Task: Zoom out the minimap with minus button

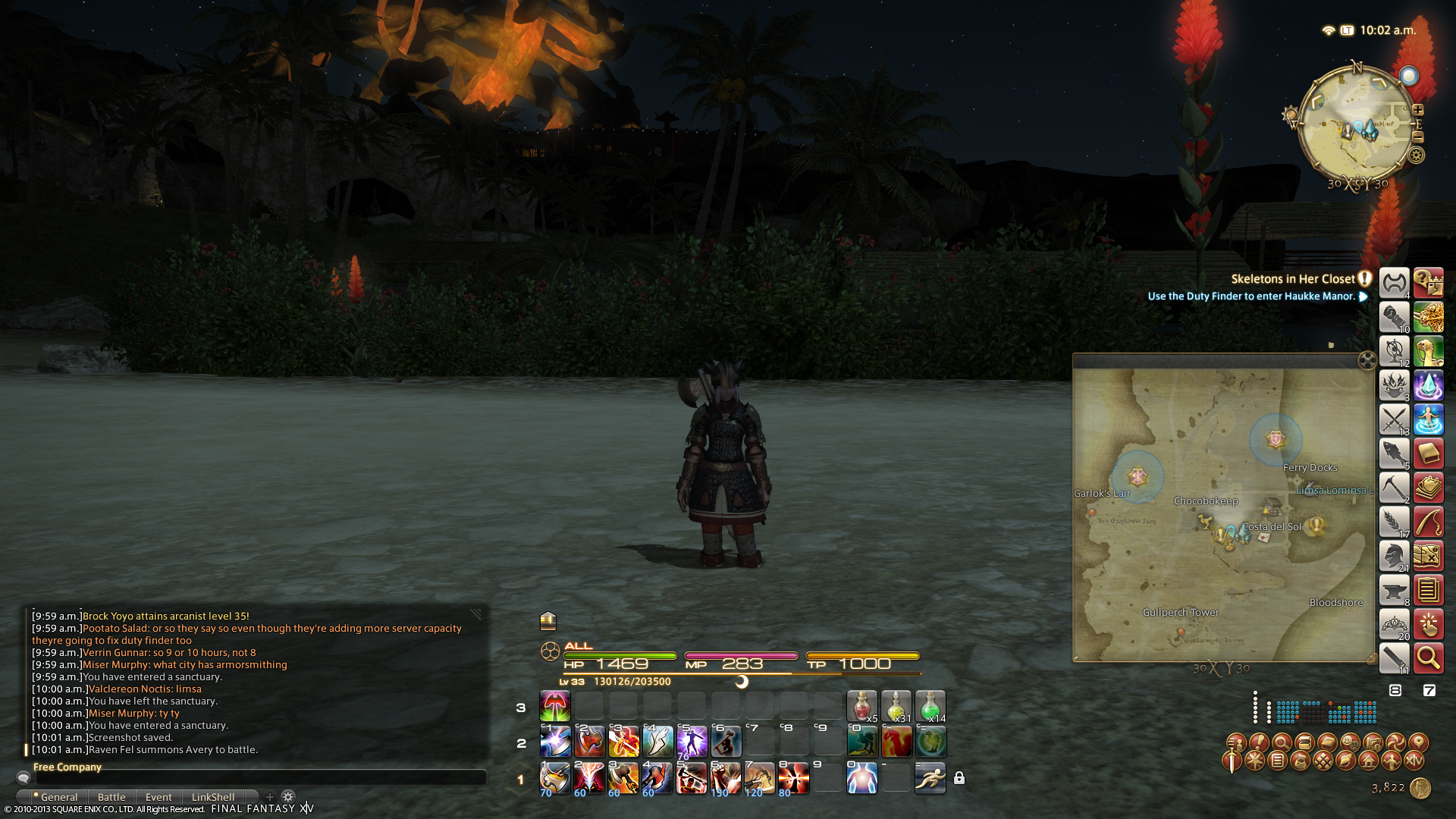Action: point(1418,137)
